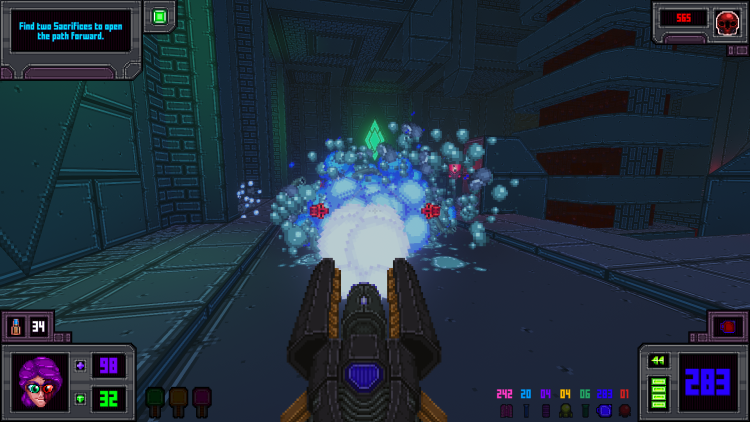The height and width of the screenshot is (422, 750).
Task: Select the magenta key slot
Action: [x=201, y=399]
